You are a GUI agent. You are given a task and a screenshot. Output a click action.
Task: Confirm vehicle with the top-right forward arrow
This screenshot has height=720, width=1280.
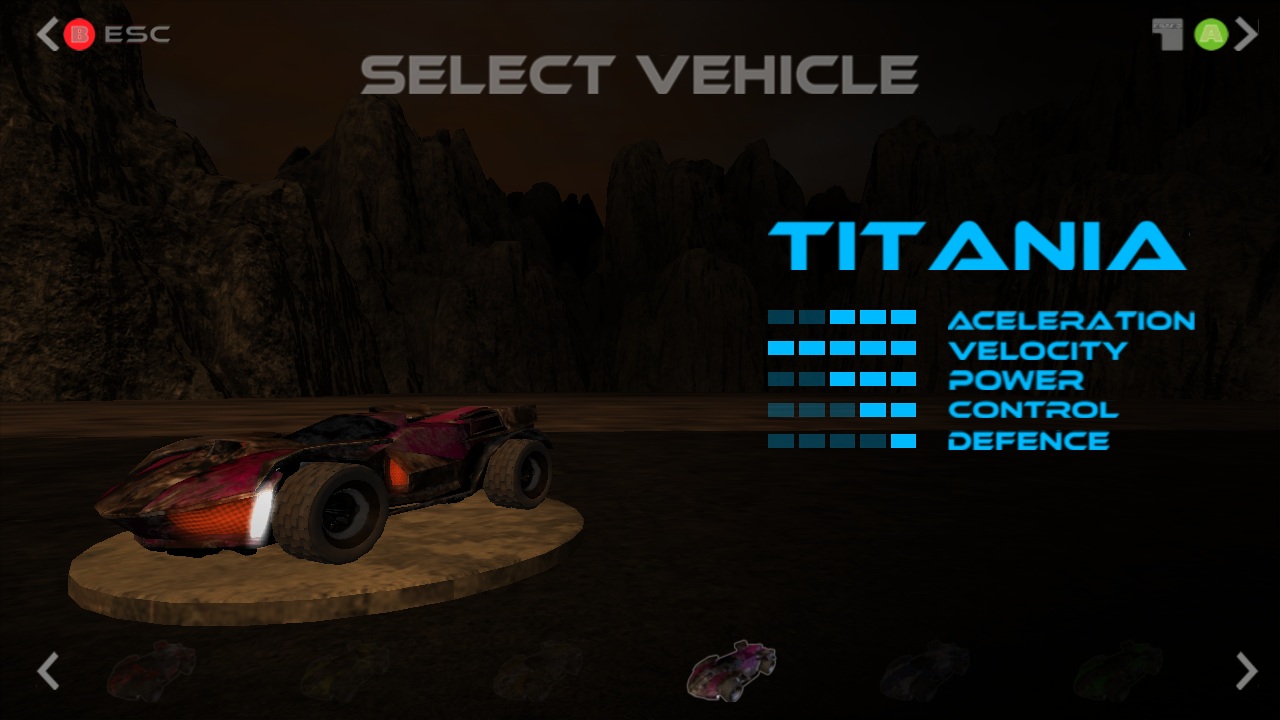pos(1246,35)
